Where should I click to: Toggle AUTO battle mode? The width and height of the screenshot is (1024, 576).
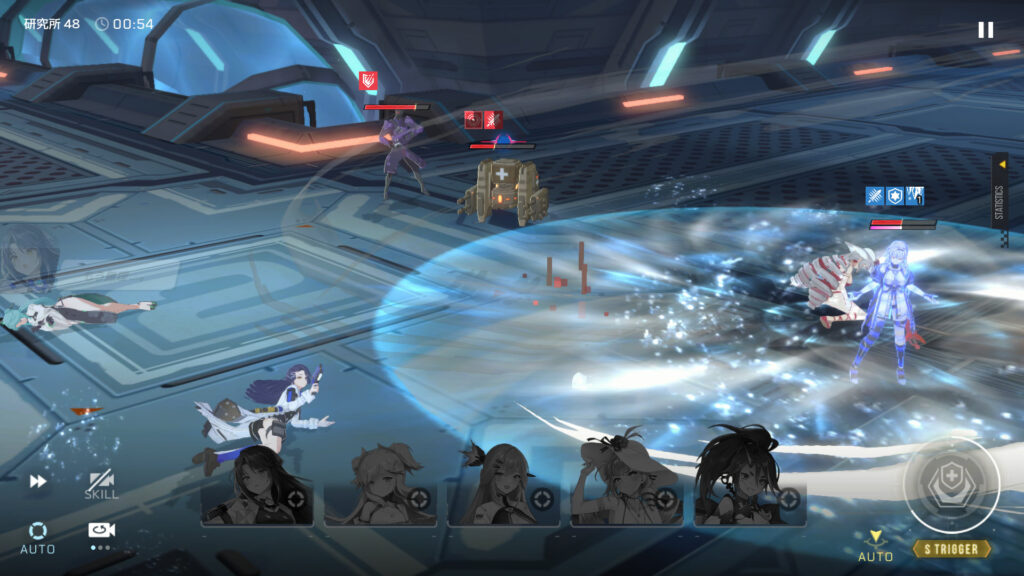[38, 536]
